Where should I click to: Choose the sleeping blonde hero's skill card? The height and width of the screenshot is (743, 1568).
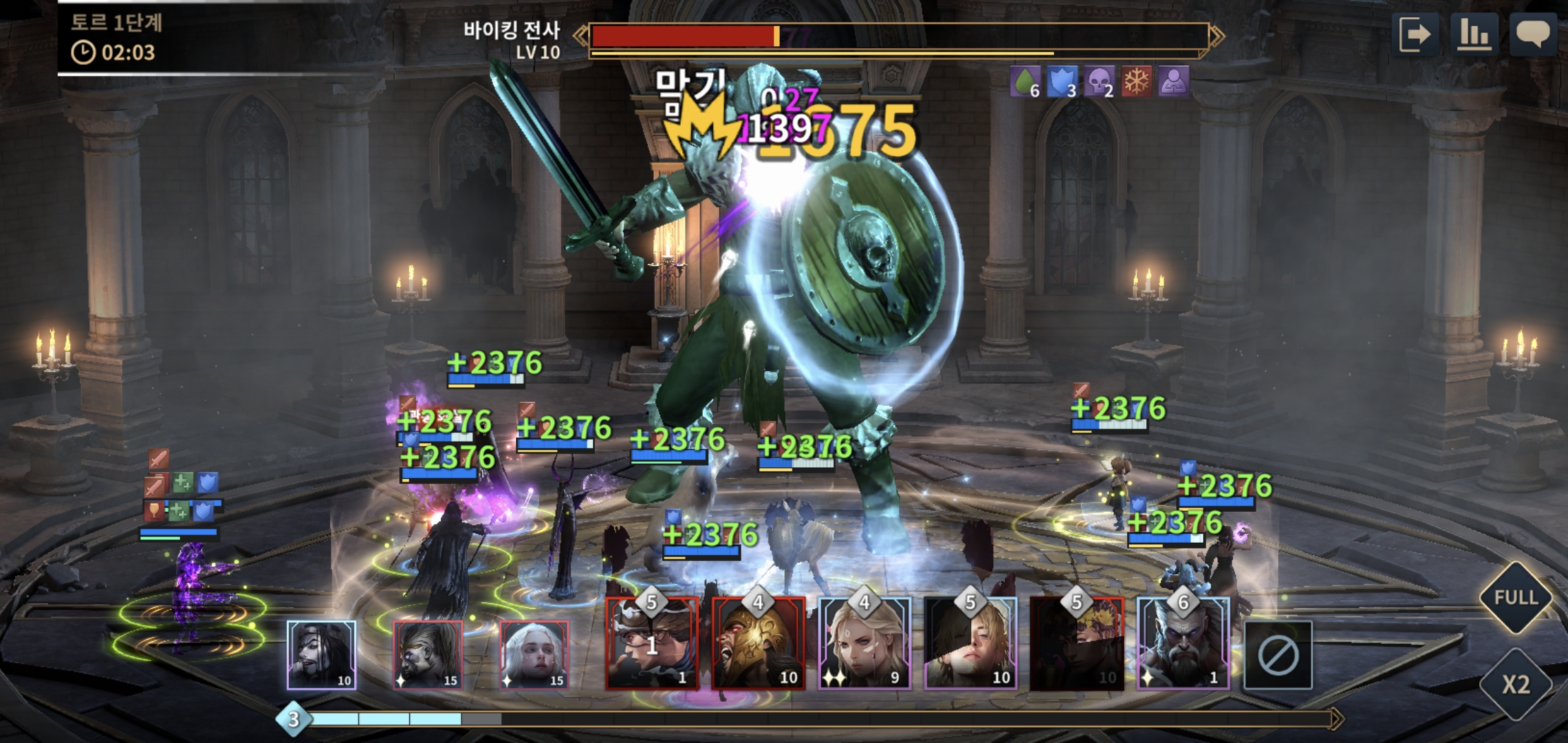[x=970, y=645]
